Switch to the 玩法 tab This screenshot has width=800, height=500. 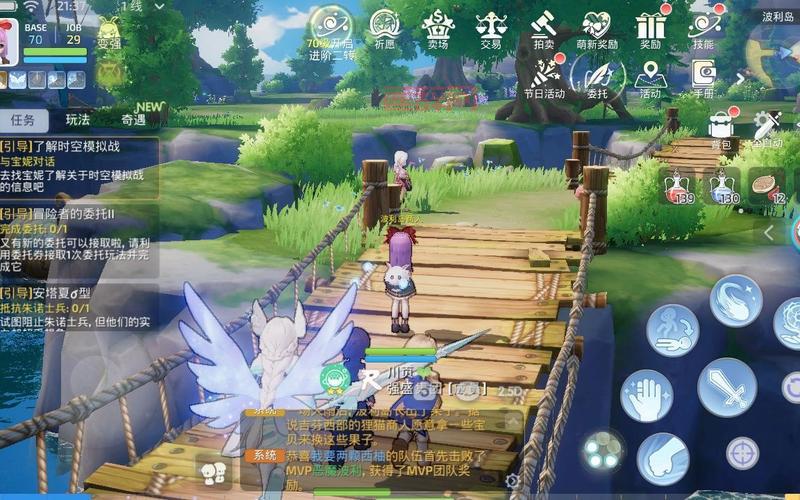pos(78,120)
